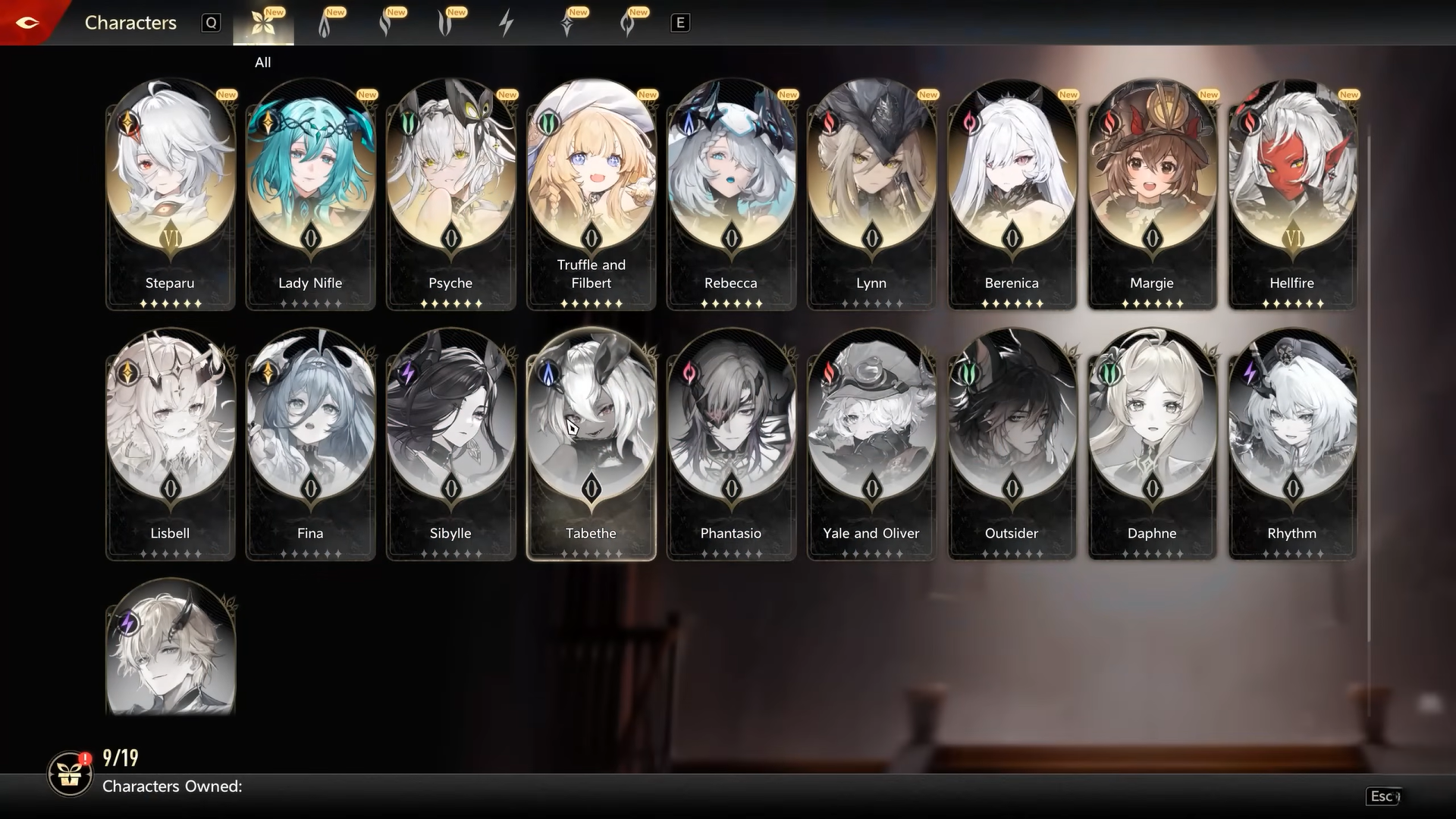Click the Esc button at bottom right
Image resolution: width=1456 pixels, height=819 pixels.
(1385, 797)
